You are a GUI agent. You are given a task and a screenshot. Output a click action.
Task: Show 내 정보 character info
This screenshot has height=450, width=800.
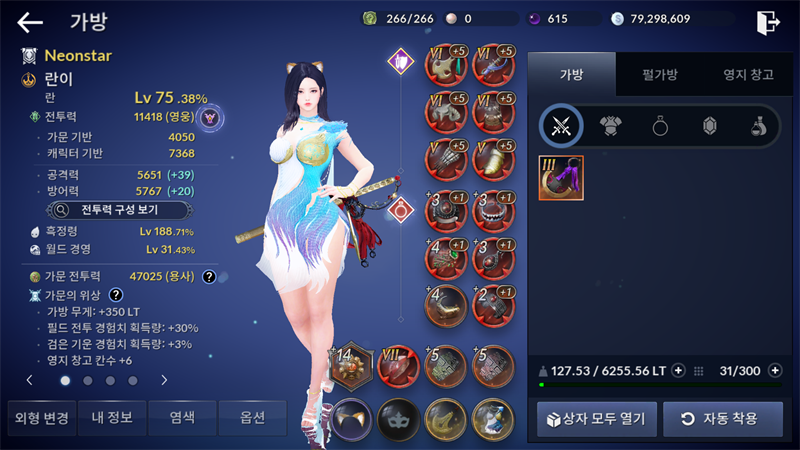coord(112,417)
